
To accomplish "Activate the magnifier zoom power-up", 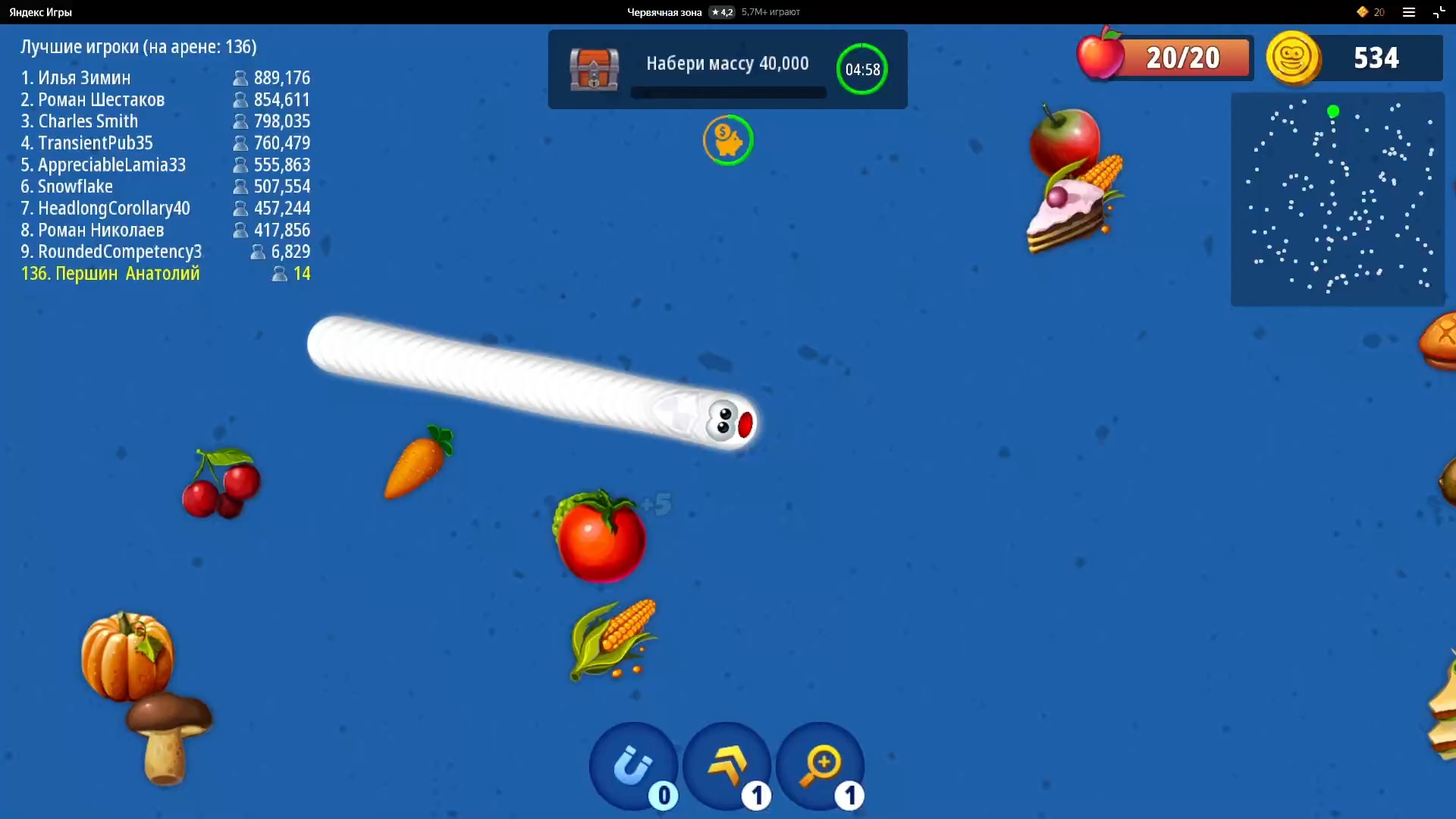I will 821,767.
